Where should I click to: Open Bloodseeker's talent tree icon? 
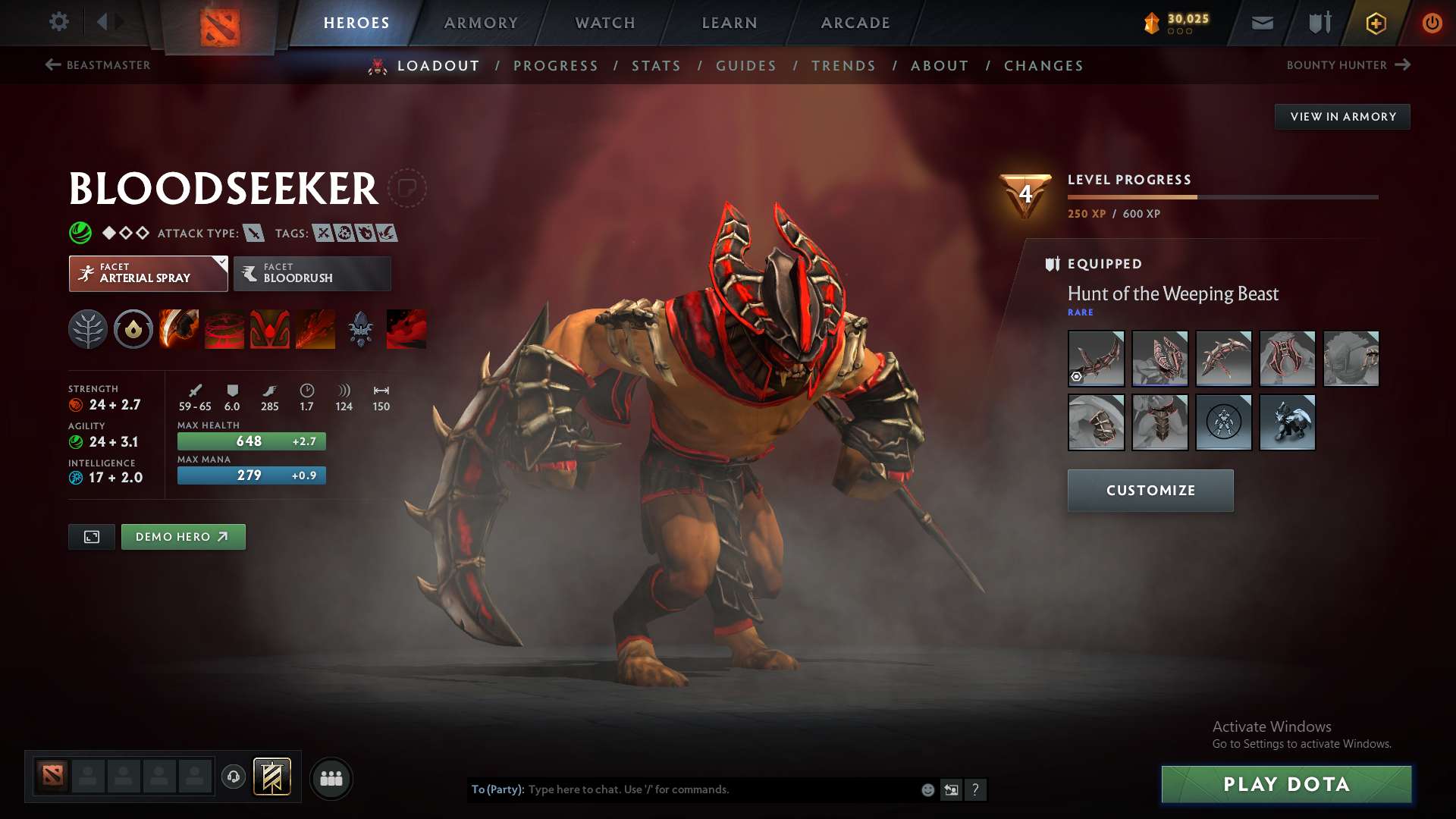pos(87,328)
